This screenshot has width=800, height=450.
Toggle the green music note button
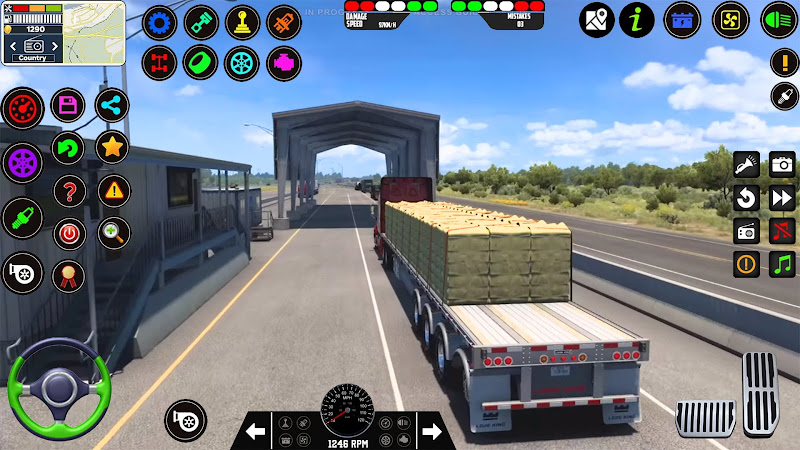[x=782, y=264]
